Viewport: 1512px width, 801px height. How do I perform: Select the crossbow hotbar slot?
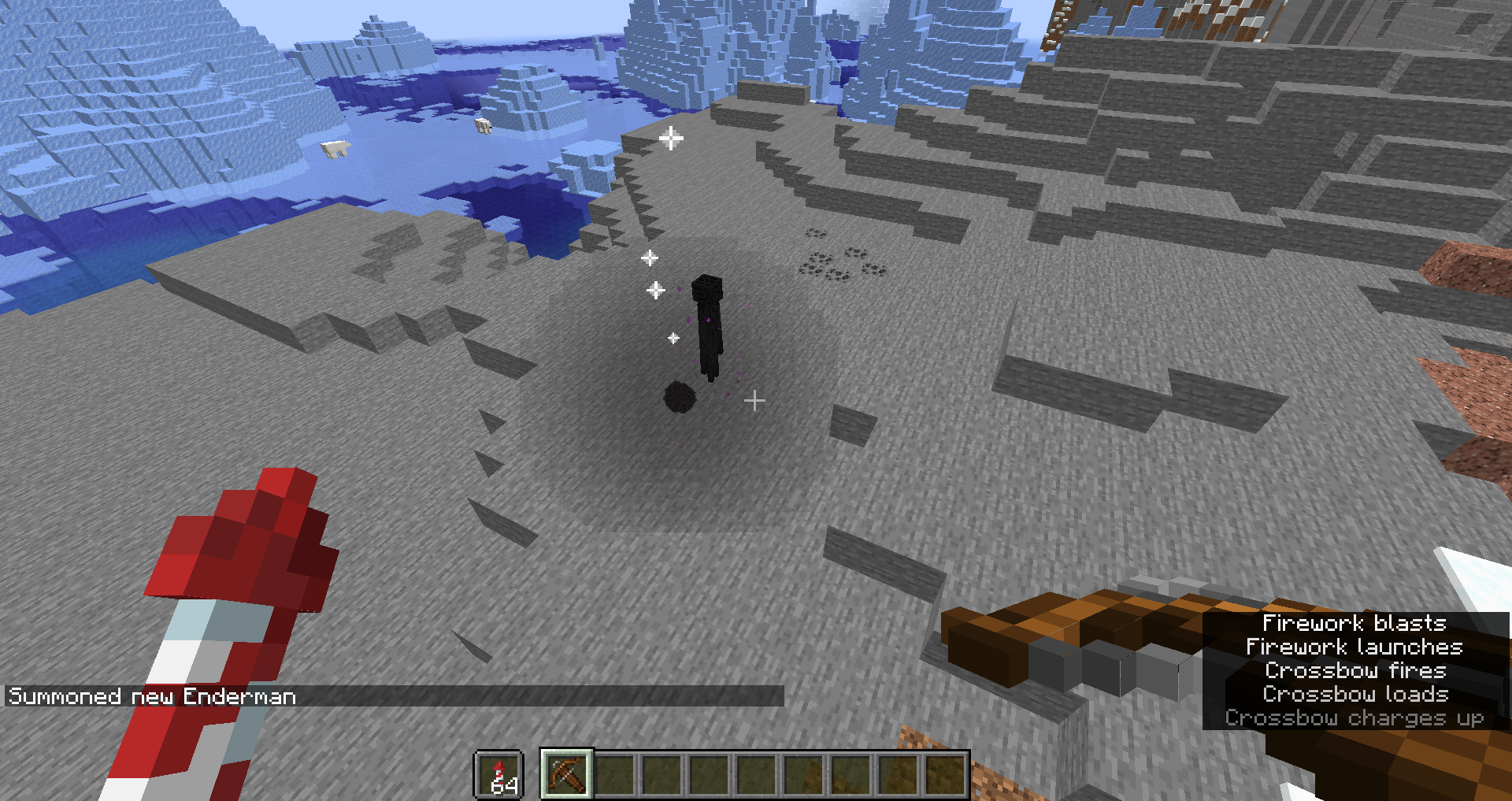click(566, 773)
